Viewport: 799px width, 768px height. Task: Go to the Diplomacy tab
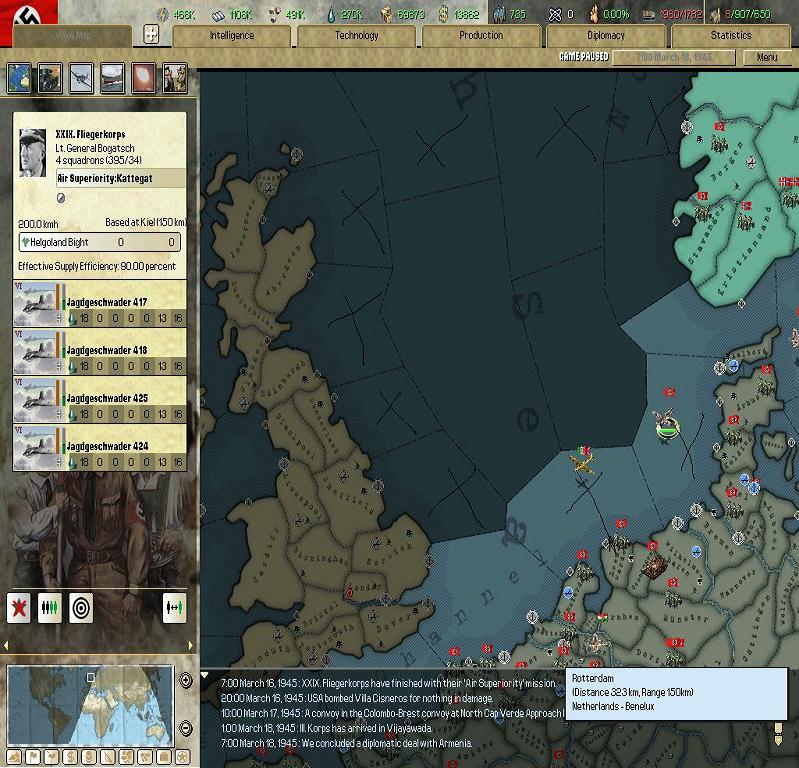[x=605, y=36]
